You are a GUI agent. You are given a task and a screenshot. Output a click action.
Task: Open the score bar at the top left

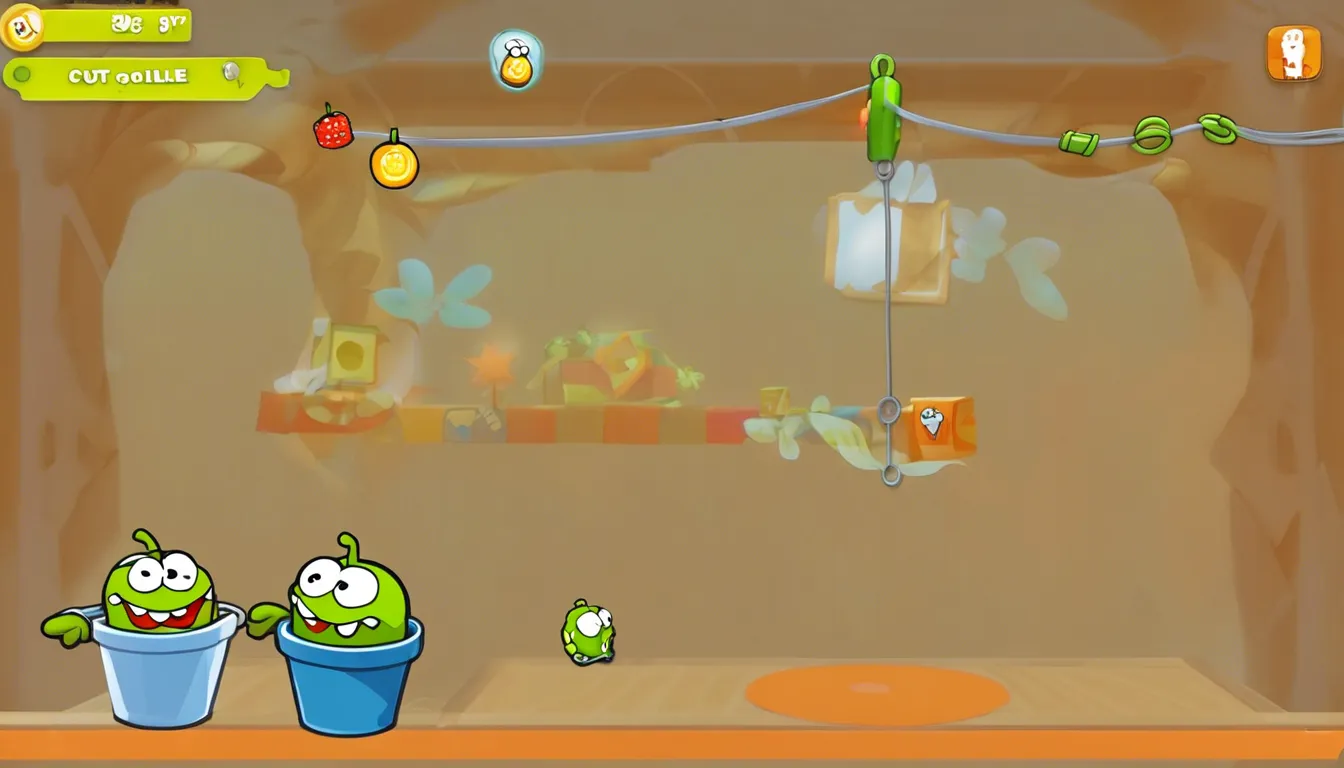pos(115,25)
